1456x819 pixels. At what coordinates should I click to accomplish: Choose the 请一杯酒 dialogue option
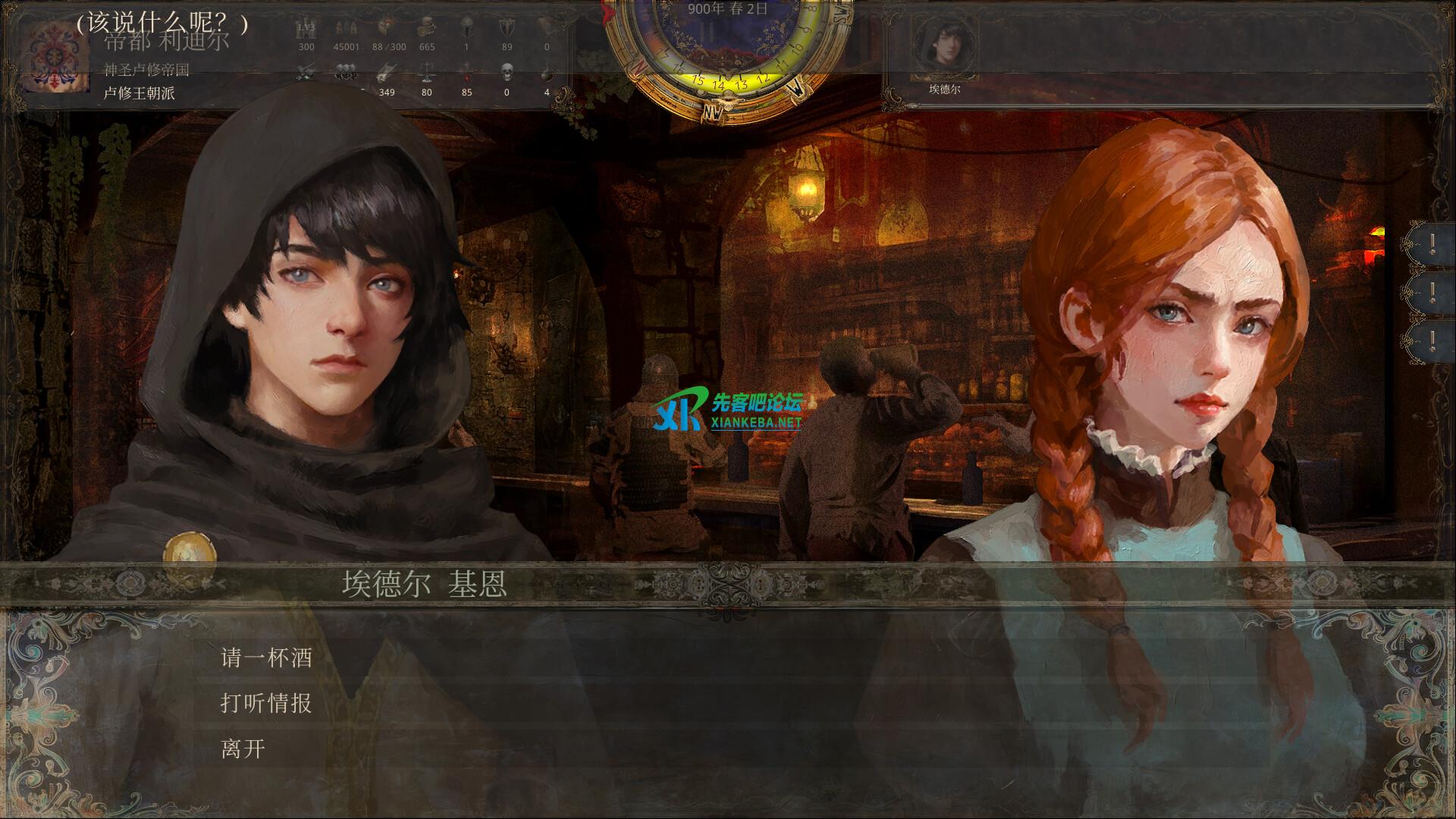click(266, 657)
